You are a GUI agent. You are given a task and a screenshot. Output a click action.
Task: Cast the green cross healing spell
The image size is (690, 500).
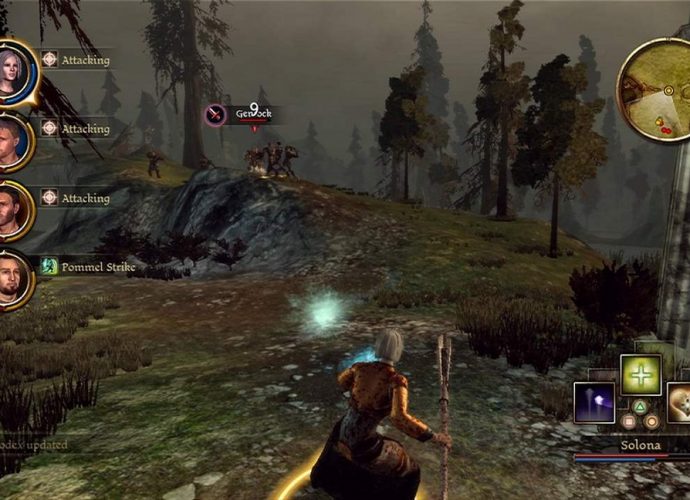[641, 374]
